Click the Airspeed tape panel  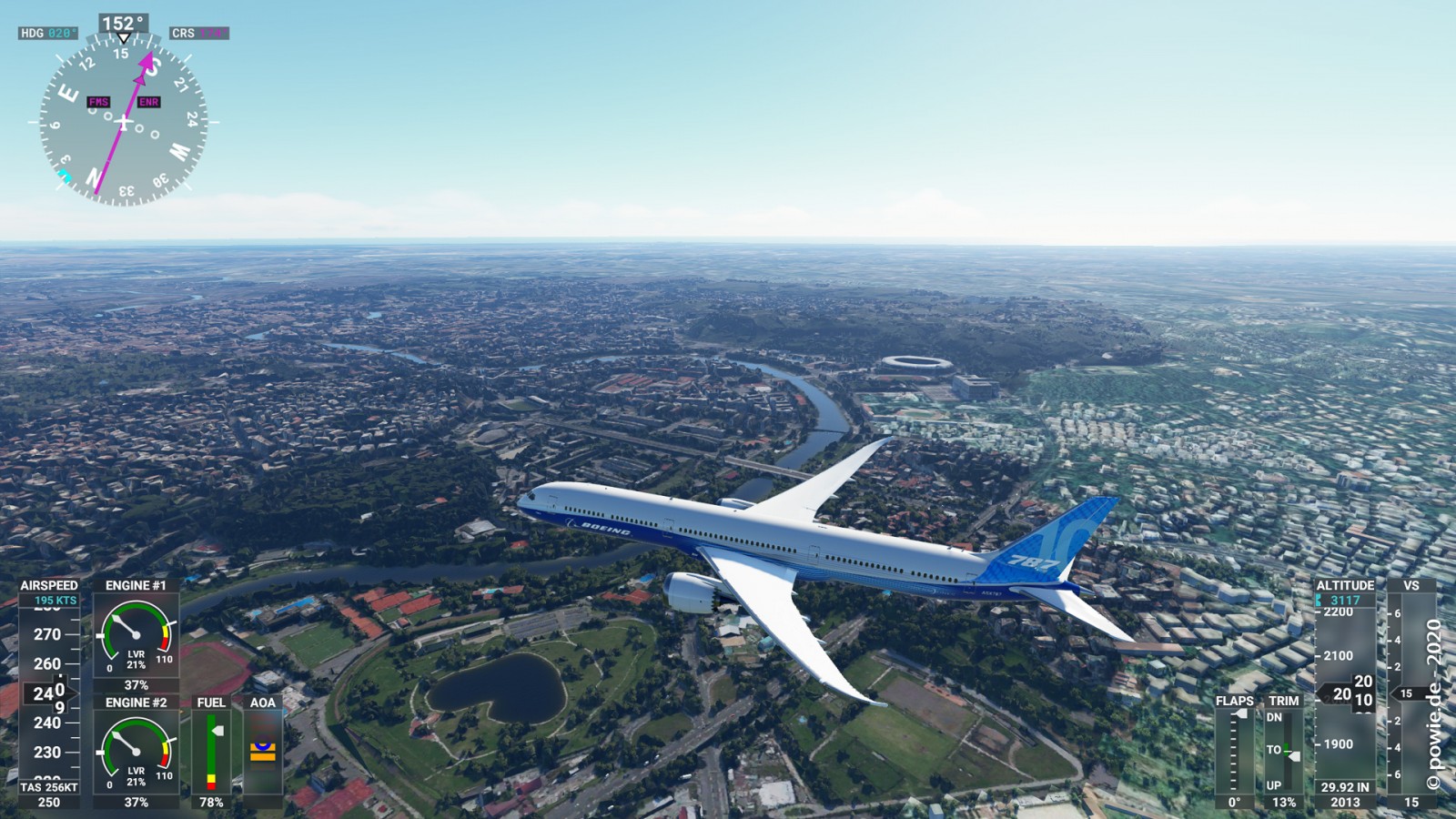pos(49,693)
